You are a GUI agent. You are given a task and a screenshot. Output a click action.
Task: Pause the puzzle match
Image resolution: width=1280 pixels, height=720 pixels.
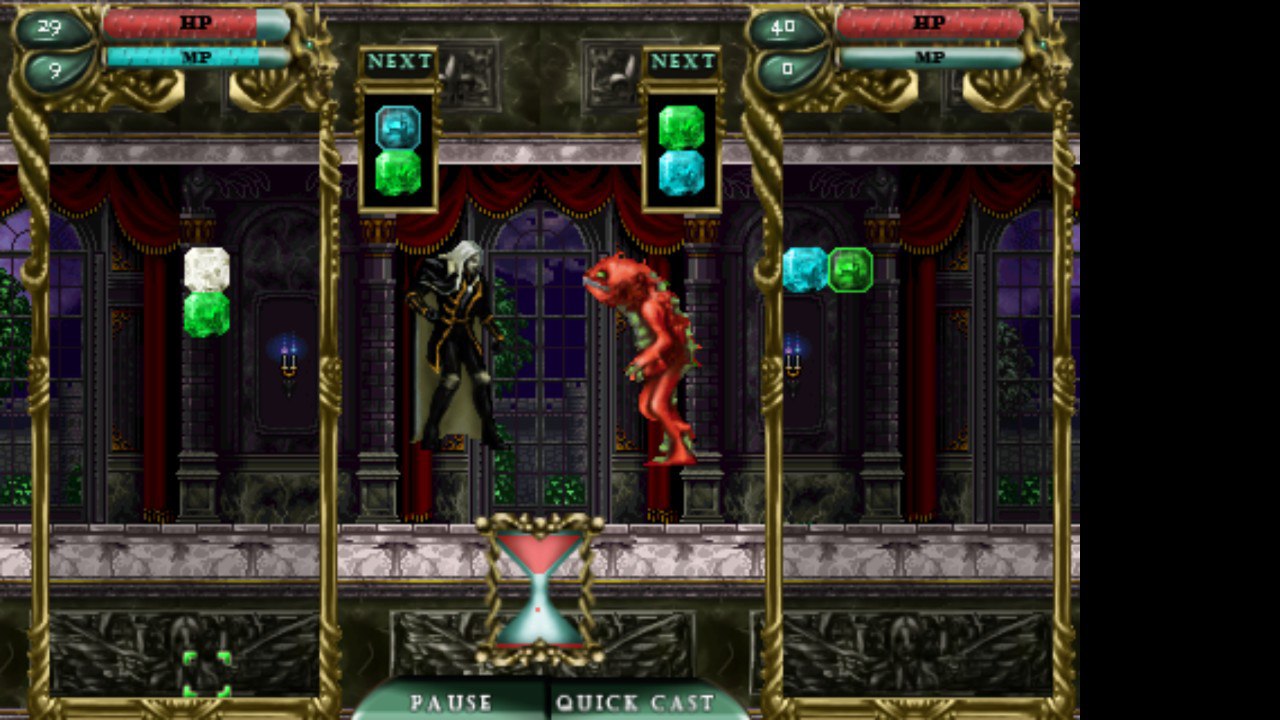tap(451, 701)
